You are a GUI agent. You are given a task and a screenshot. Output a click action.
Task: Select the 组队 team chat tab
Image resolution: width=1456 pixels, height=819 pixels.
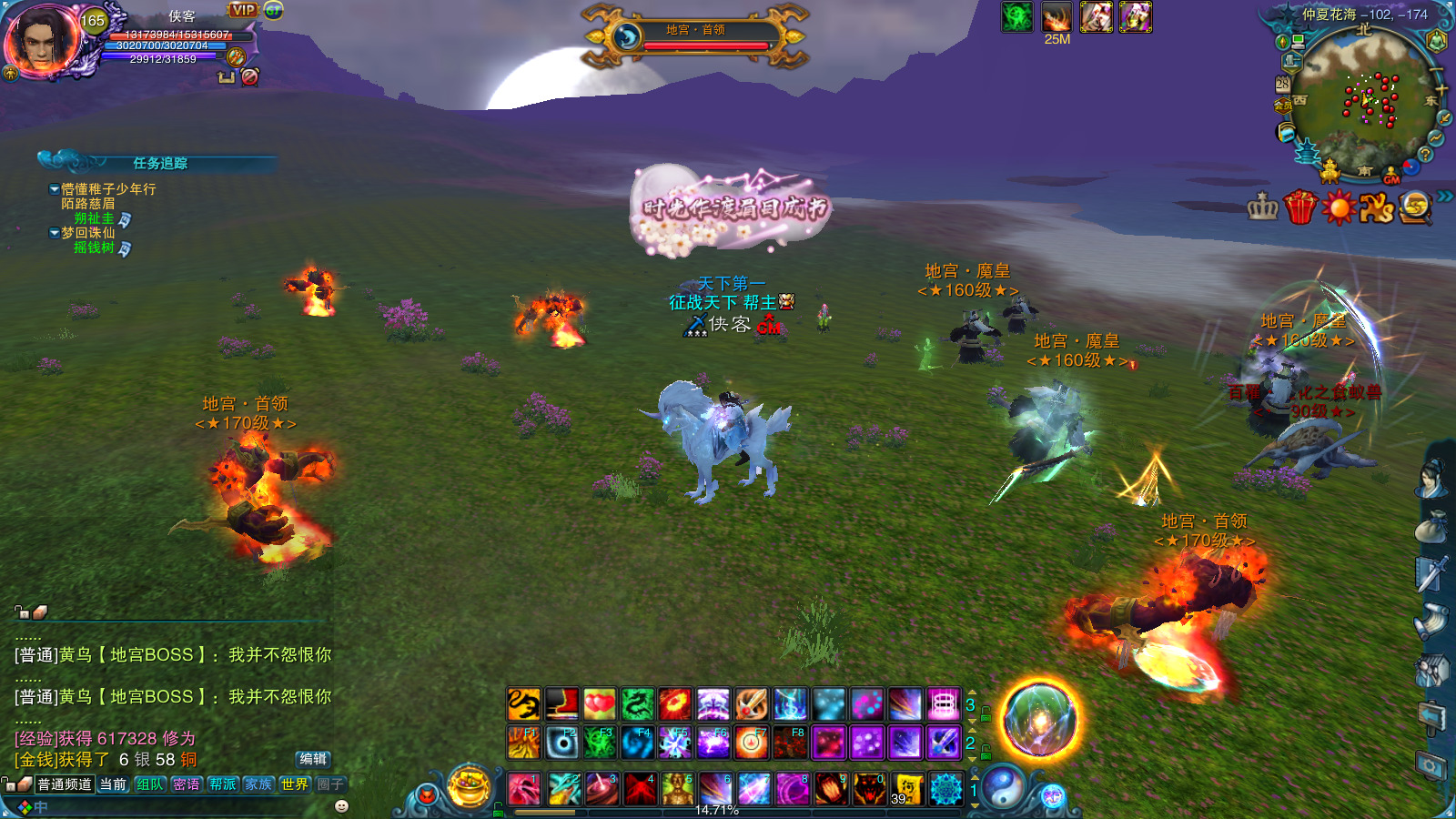pyautogui.click(x=149, y=784)
